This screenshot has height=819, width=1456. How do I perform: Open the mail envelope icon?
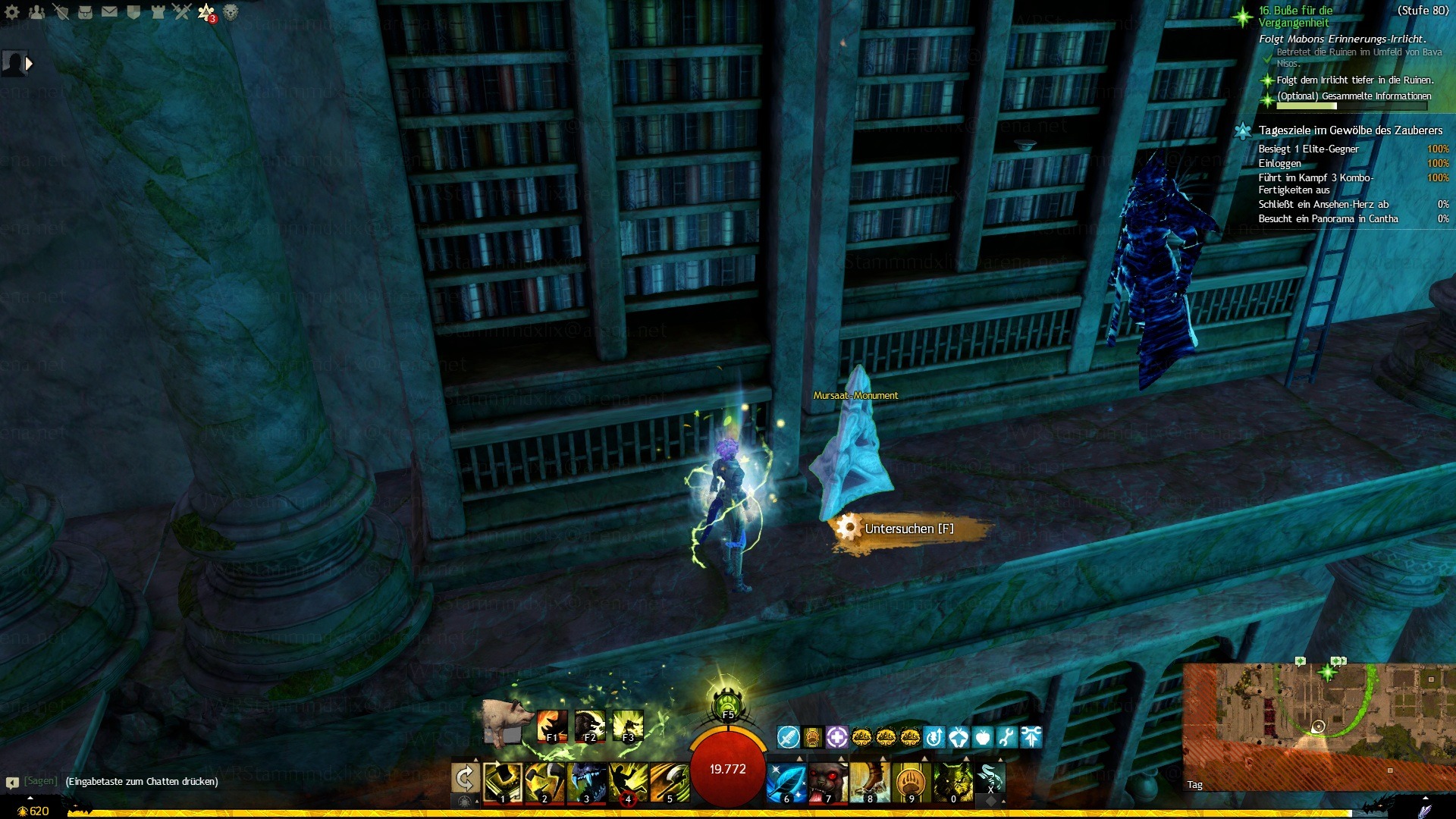(x=109, y=11)
